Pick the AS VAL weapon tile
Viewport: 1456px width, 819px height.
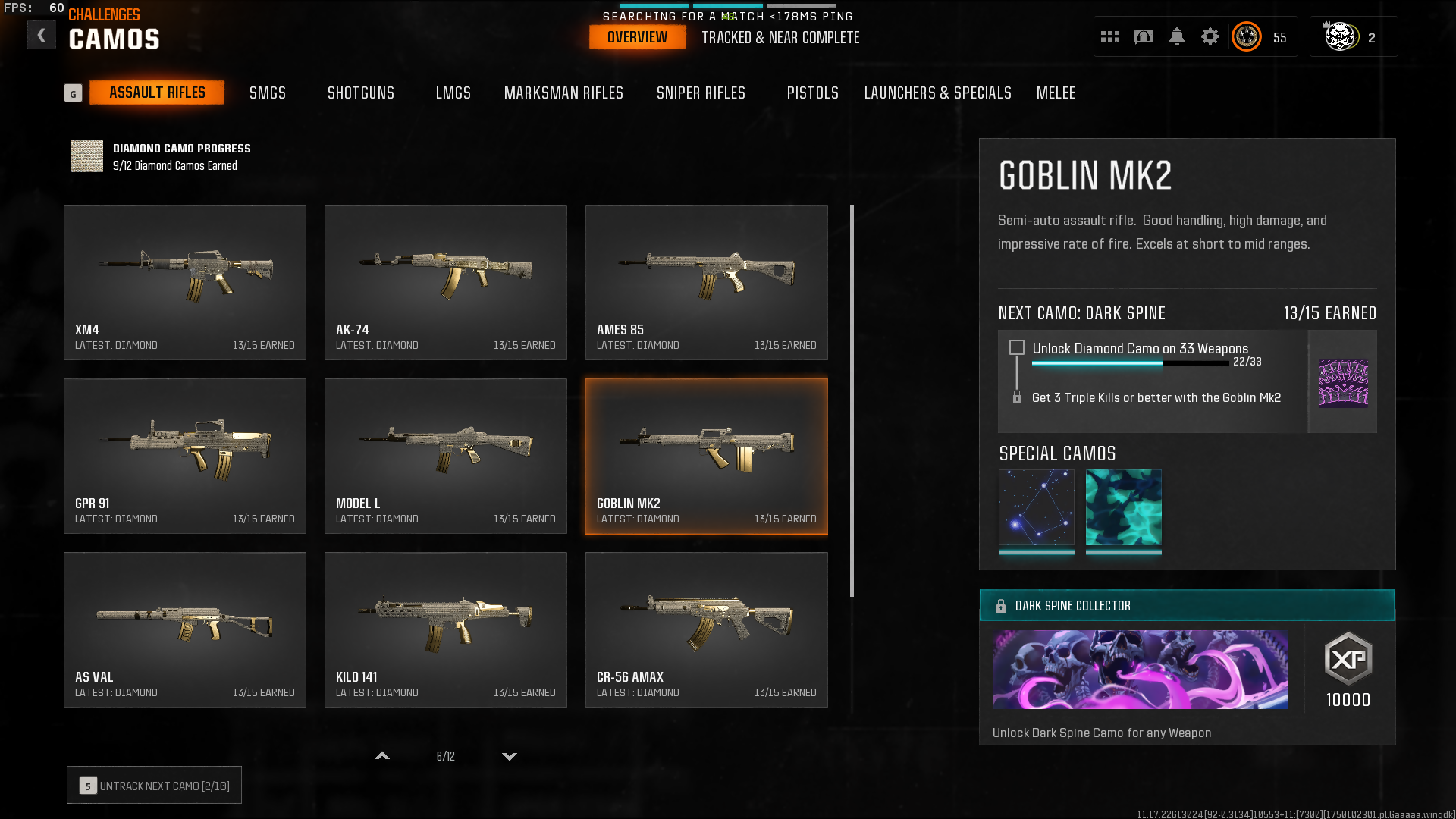coord(185,629)
